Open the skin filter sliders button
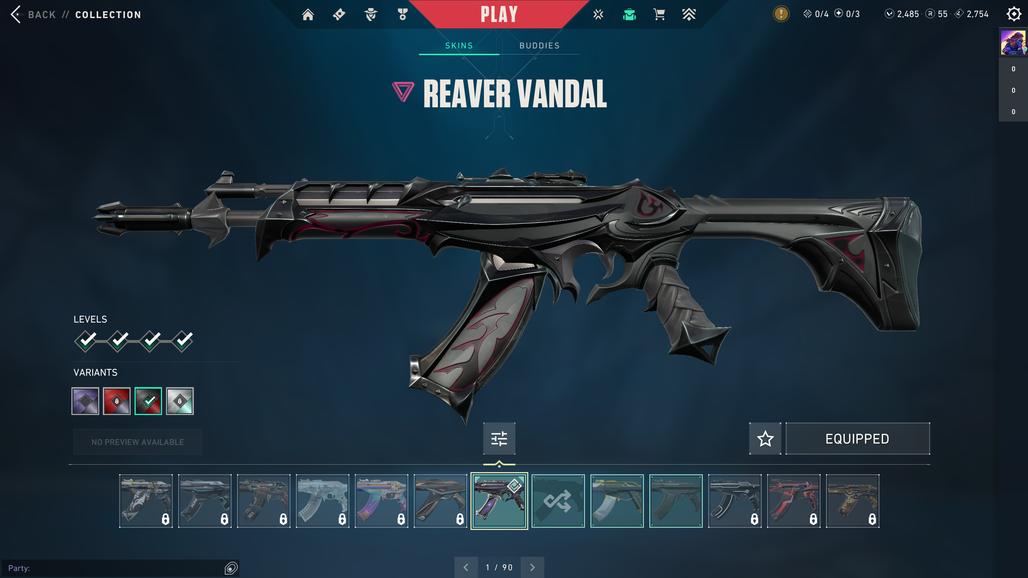 click(x=499, y=439)
